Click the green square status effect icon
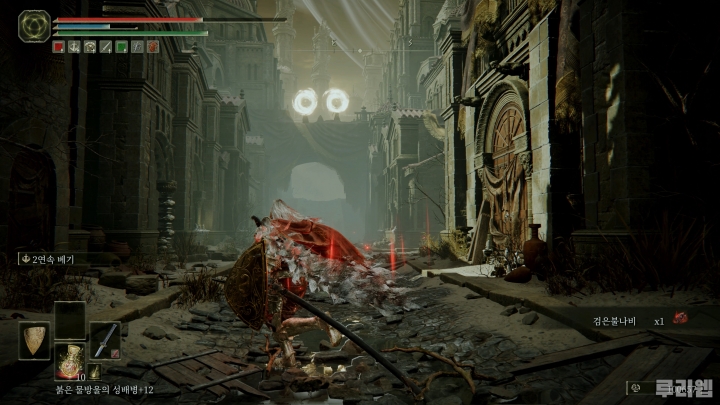 click(121, 46)
